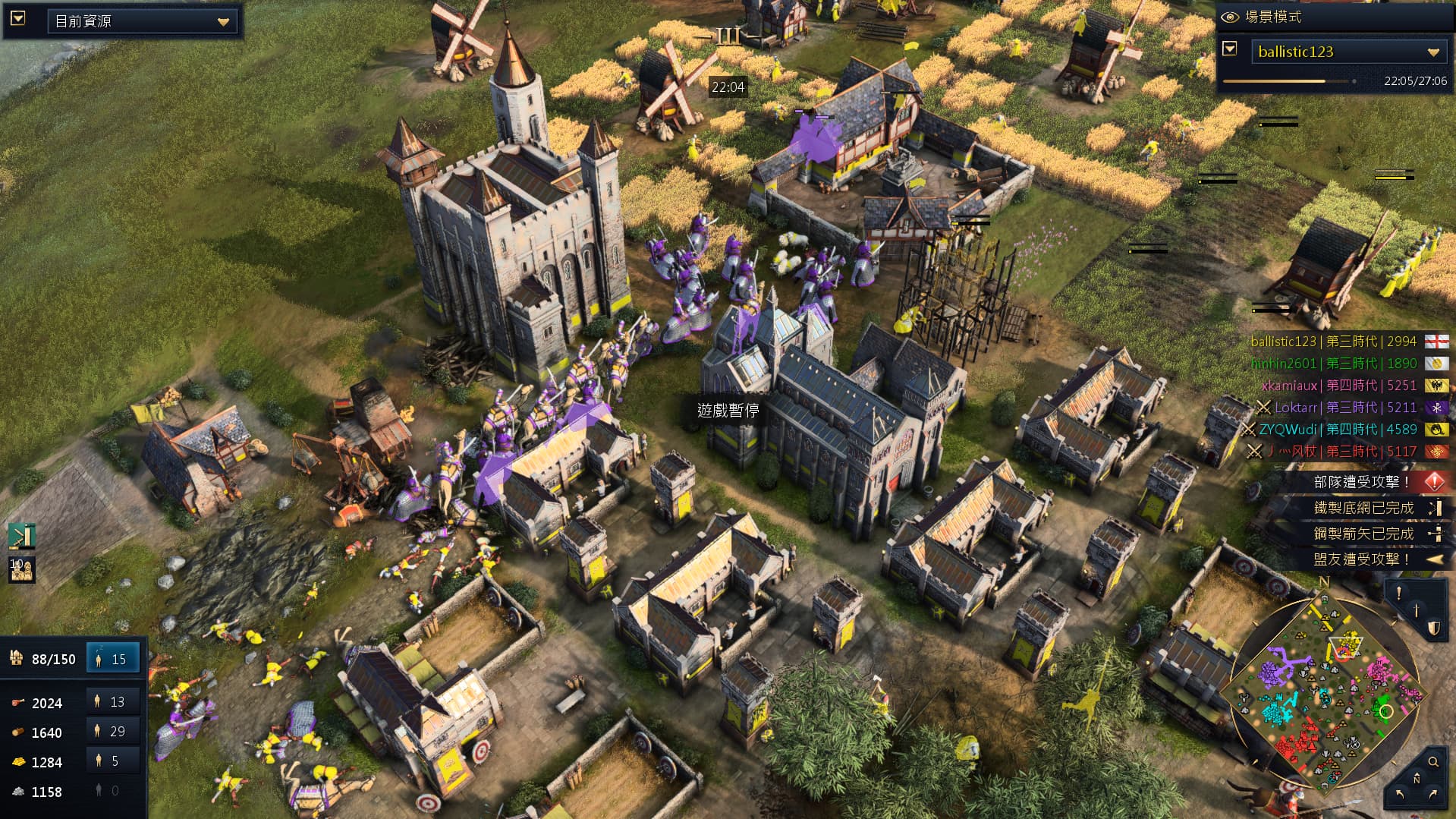Image resolution: width=1456 pixels, height=819 pixels.
Task: Open the 鋼製箭矢已完成 notification
Action: click(1363, 534)
